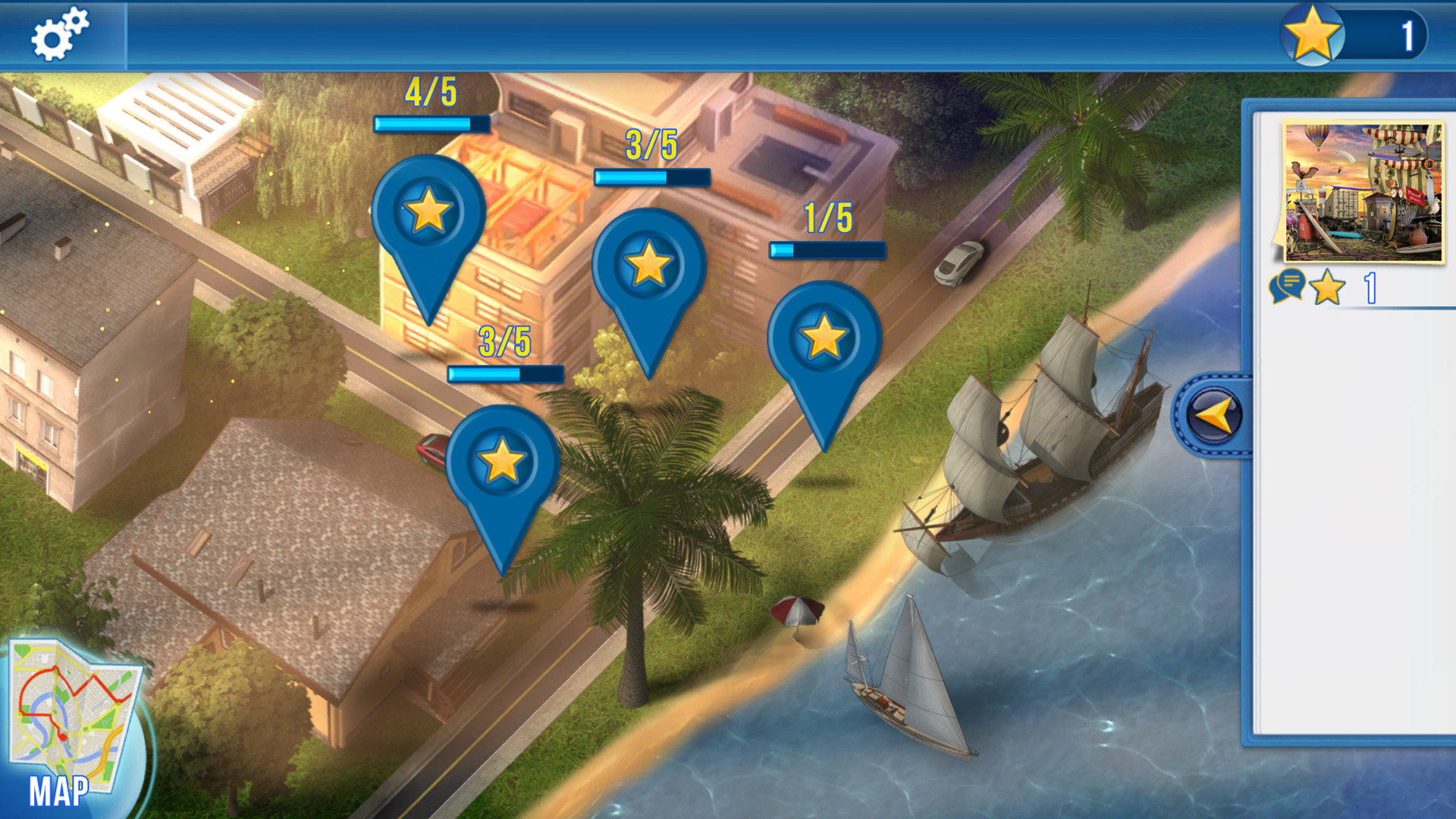Viewport: 1456px width, 819px height.
Task: Click the star count number in the sidebar
Action: click(x=1370, y=288)
